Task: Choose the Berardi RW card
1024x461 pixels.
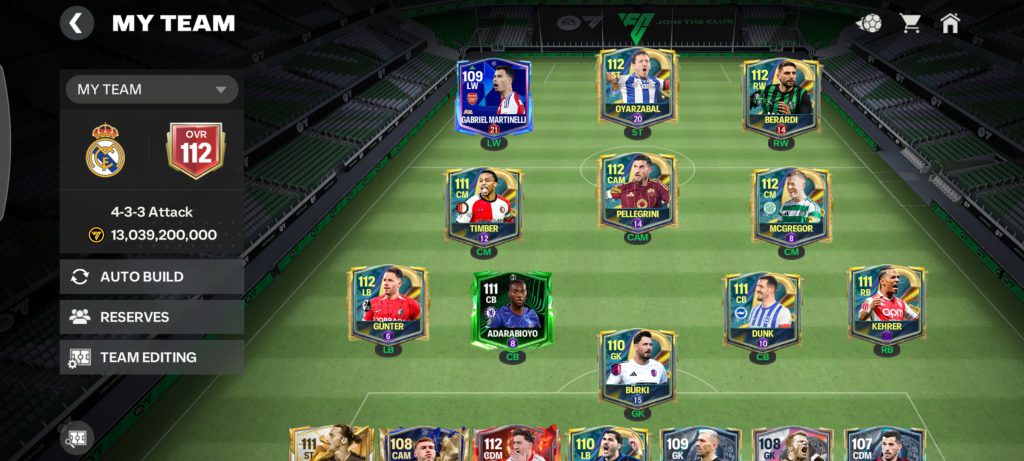Action: click(781, 97)
